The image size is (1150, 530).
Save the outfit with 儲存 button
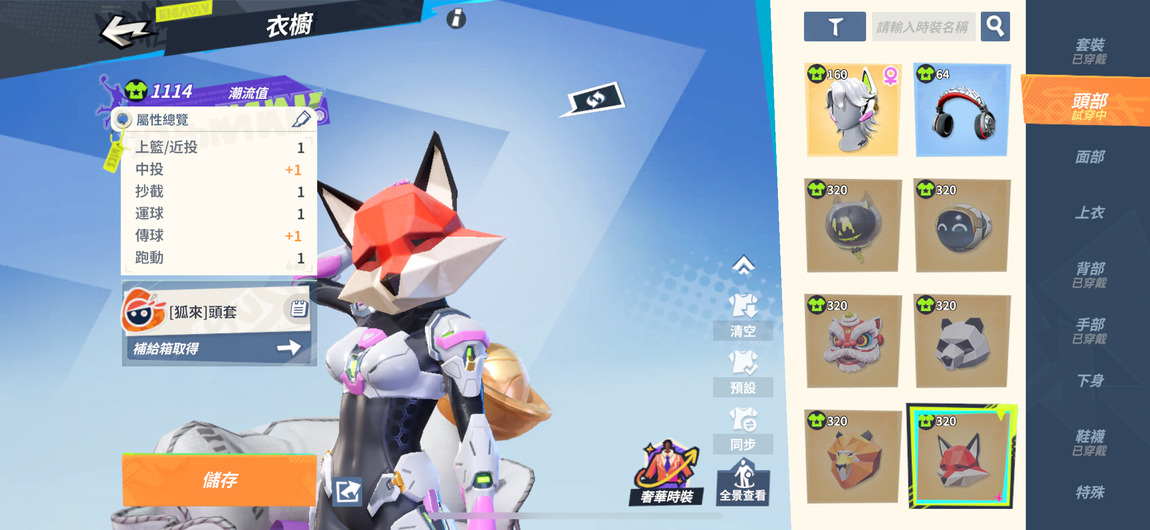pos(219,480)
